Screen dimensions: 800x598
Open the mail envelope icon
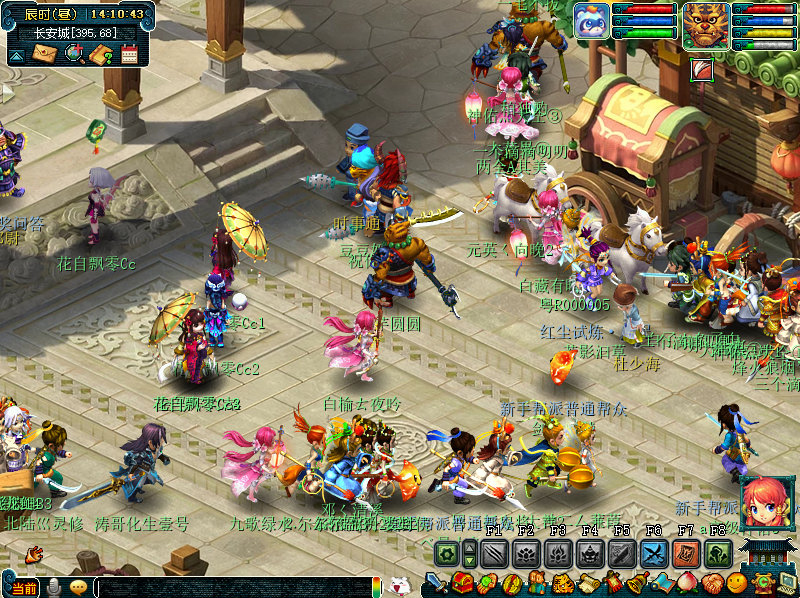[x=43, y=54]
